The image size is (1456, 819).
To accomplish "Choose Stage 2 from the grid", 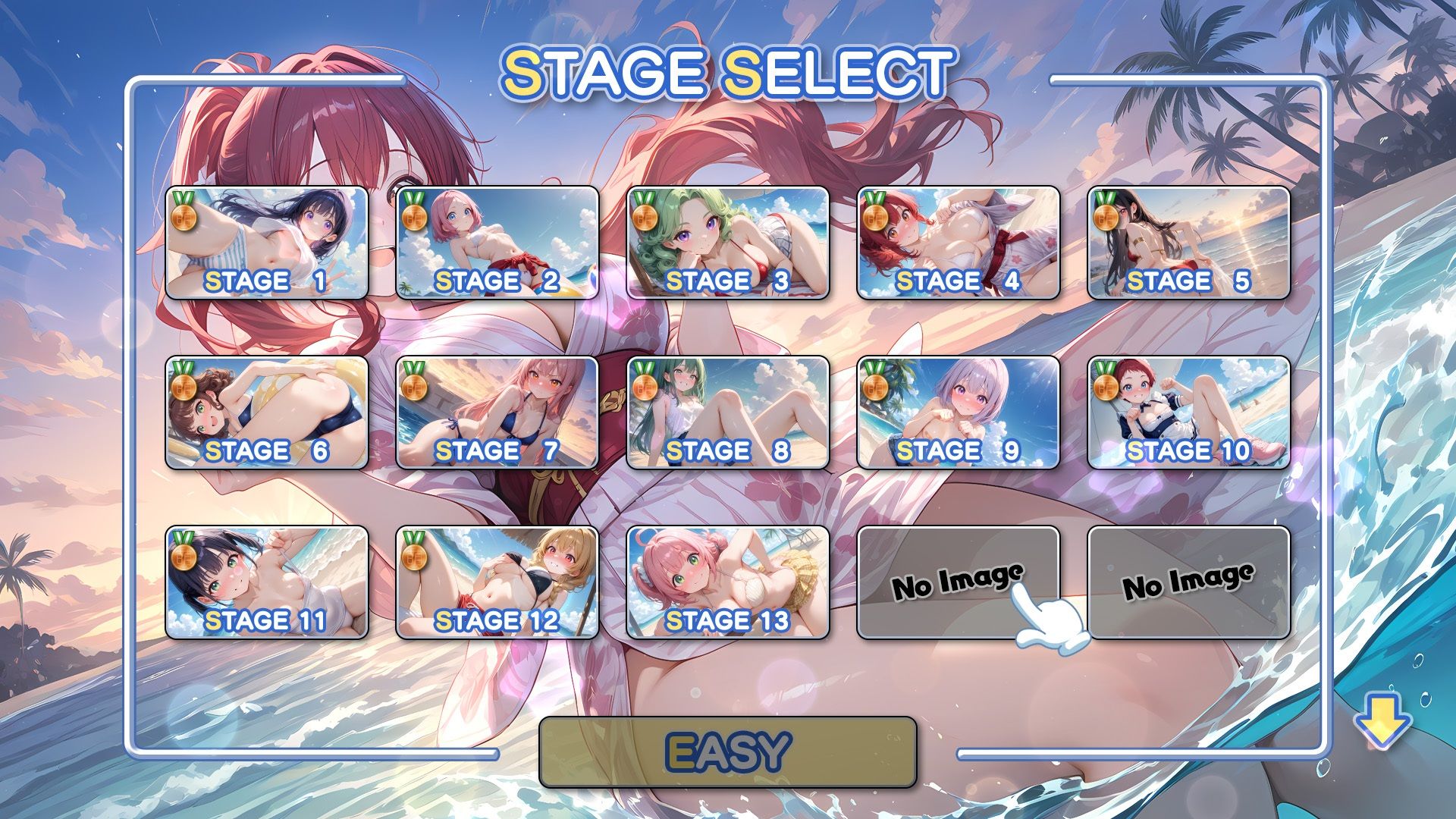I will 497,243.
